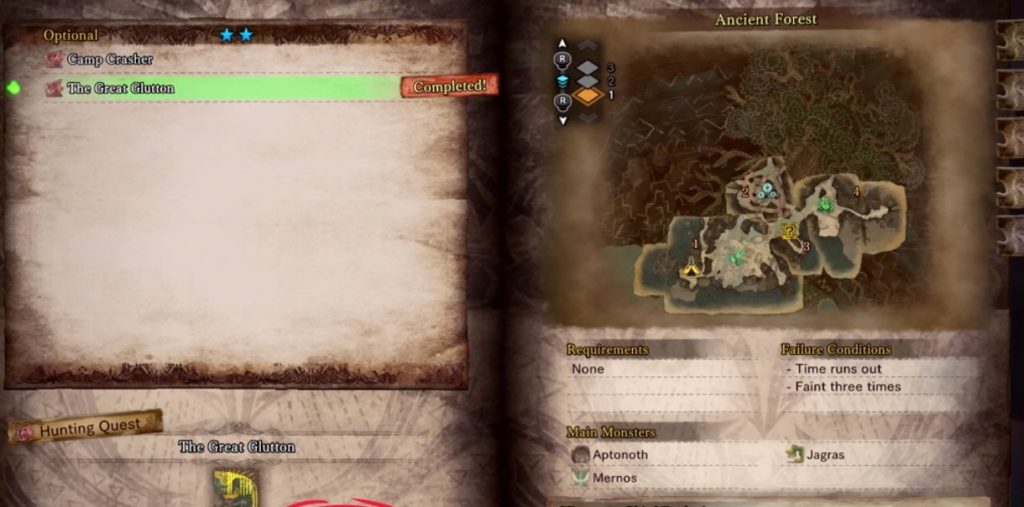Select the Jagras monster entry
Image resolution: width=1024 pixels, height=507 pixels.
[x=825, y=455]
